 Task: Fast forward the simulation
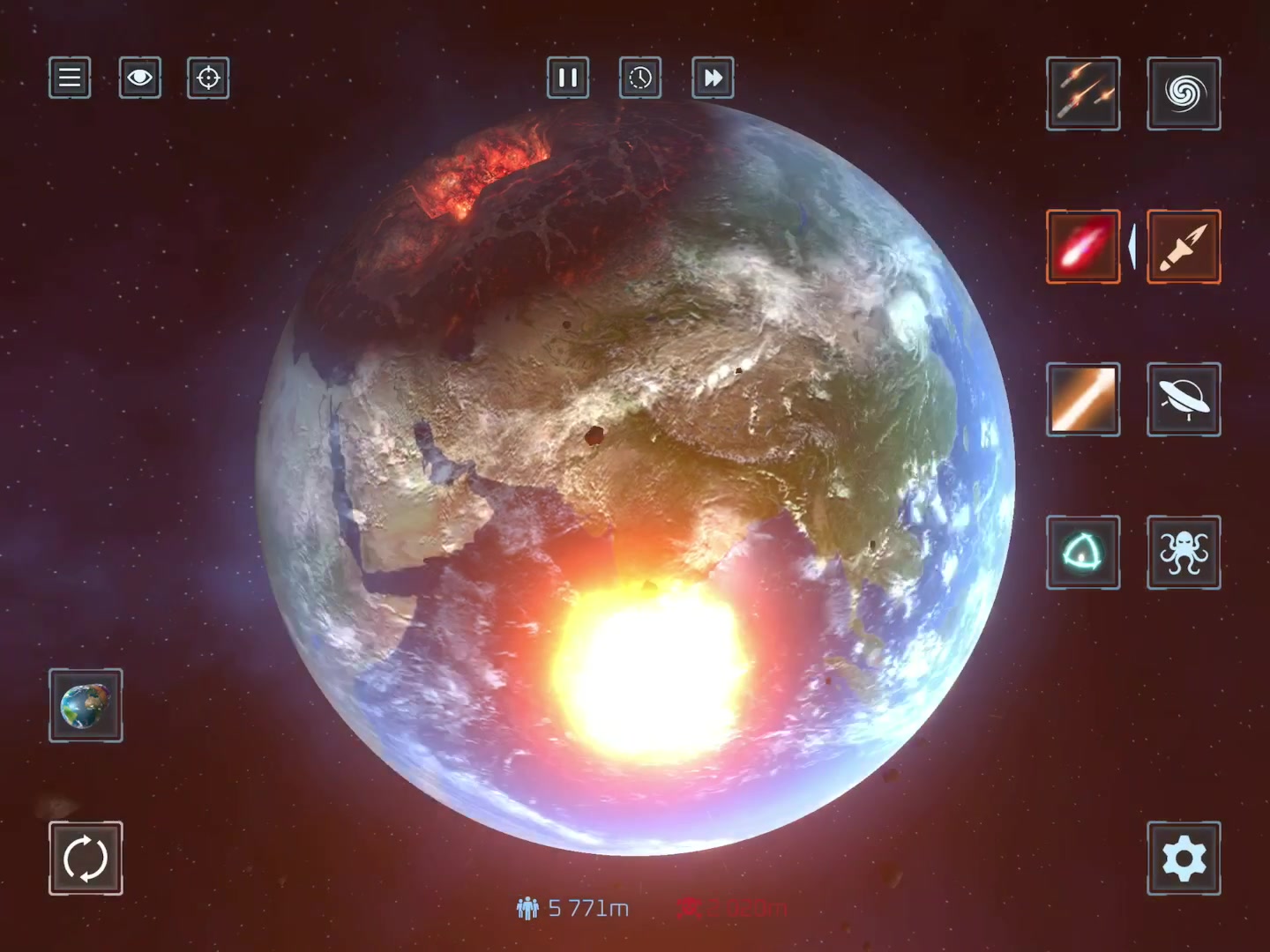click(713, 78)
